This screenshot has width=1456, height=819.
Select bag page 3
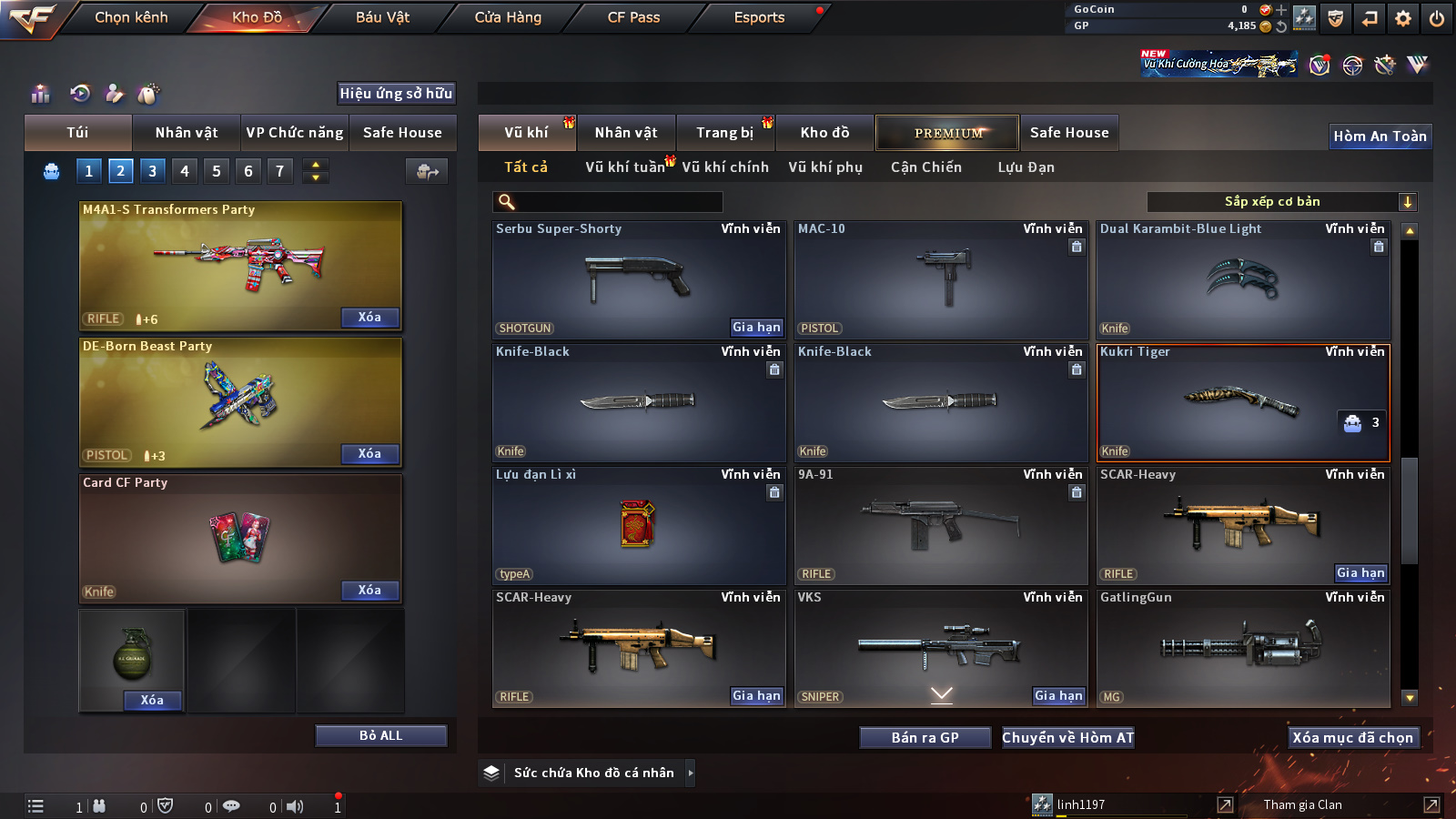tap(152, 170)
